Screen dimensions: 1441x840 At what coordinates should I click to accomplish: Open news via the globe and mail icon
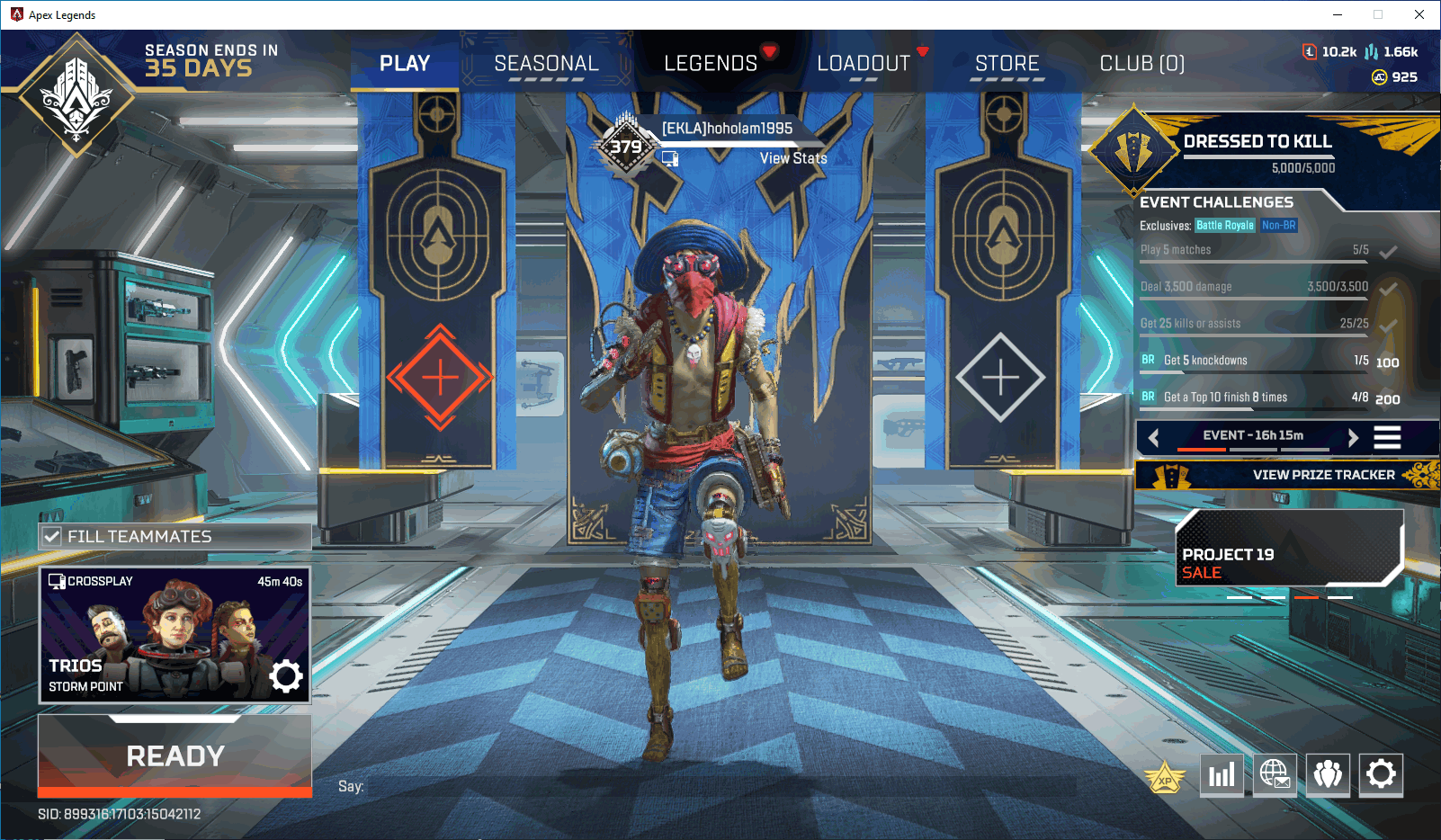click(1275, 775)
